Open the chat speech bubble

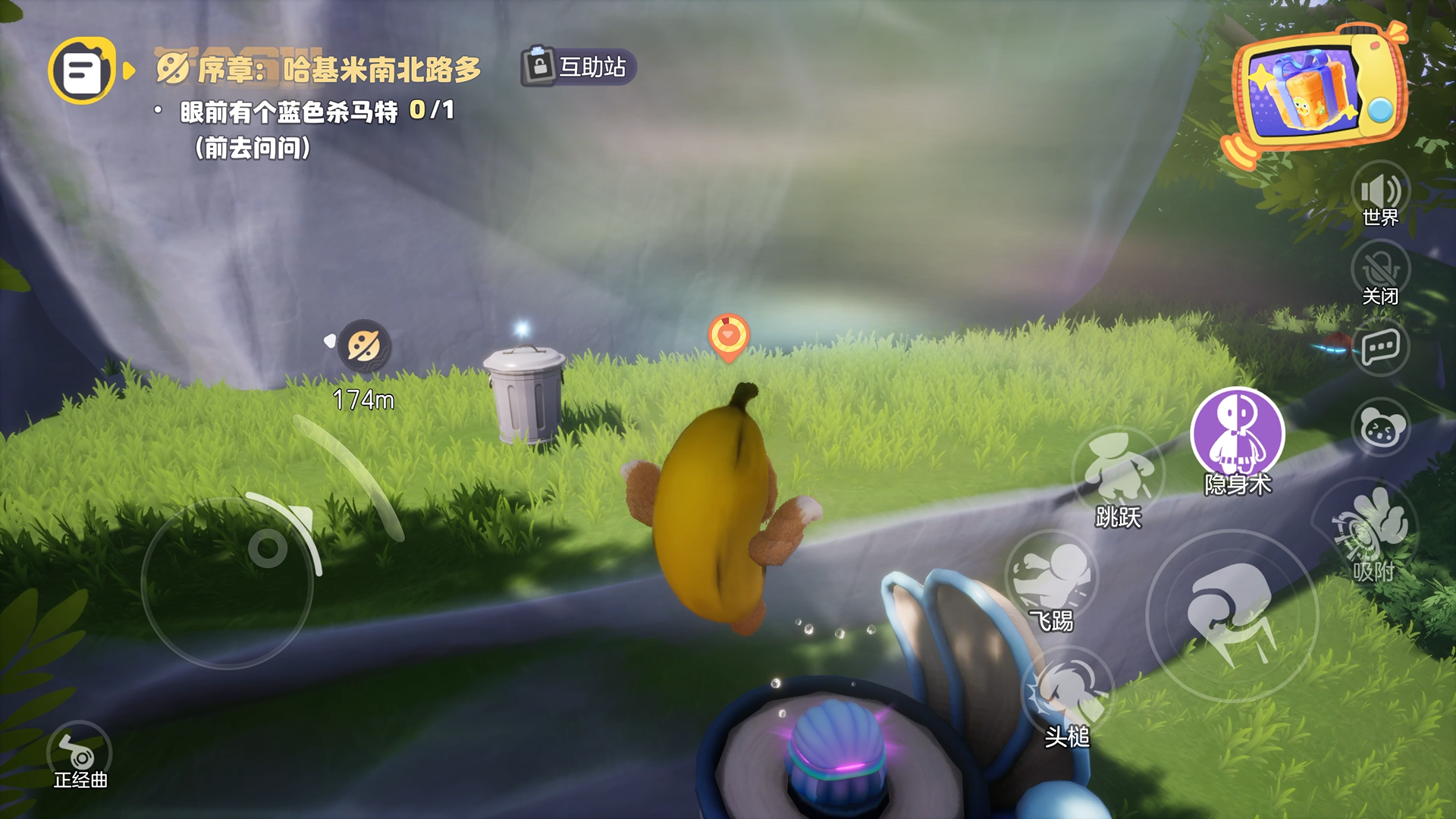1379,348
